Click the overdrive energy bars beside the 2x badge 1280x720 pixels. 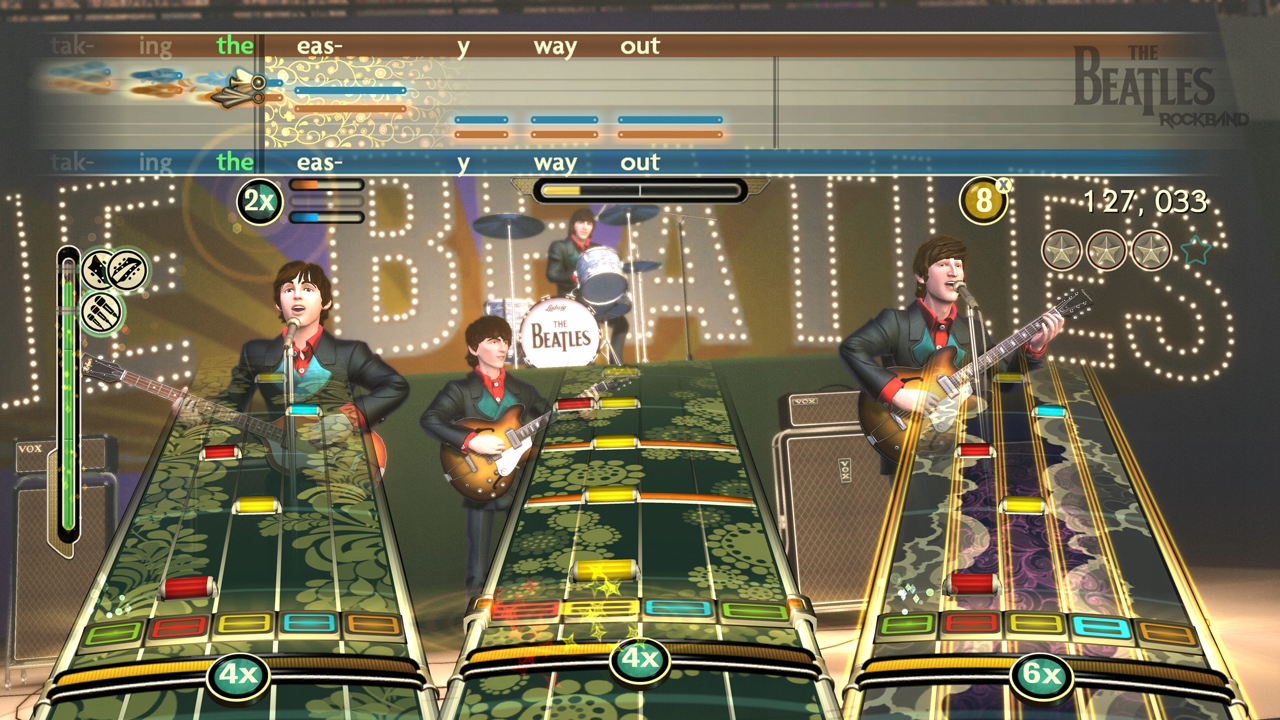(324, 199)
